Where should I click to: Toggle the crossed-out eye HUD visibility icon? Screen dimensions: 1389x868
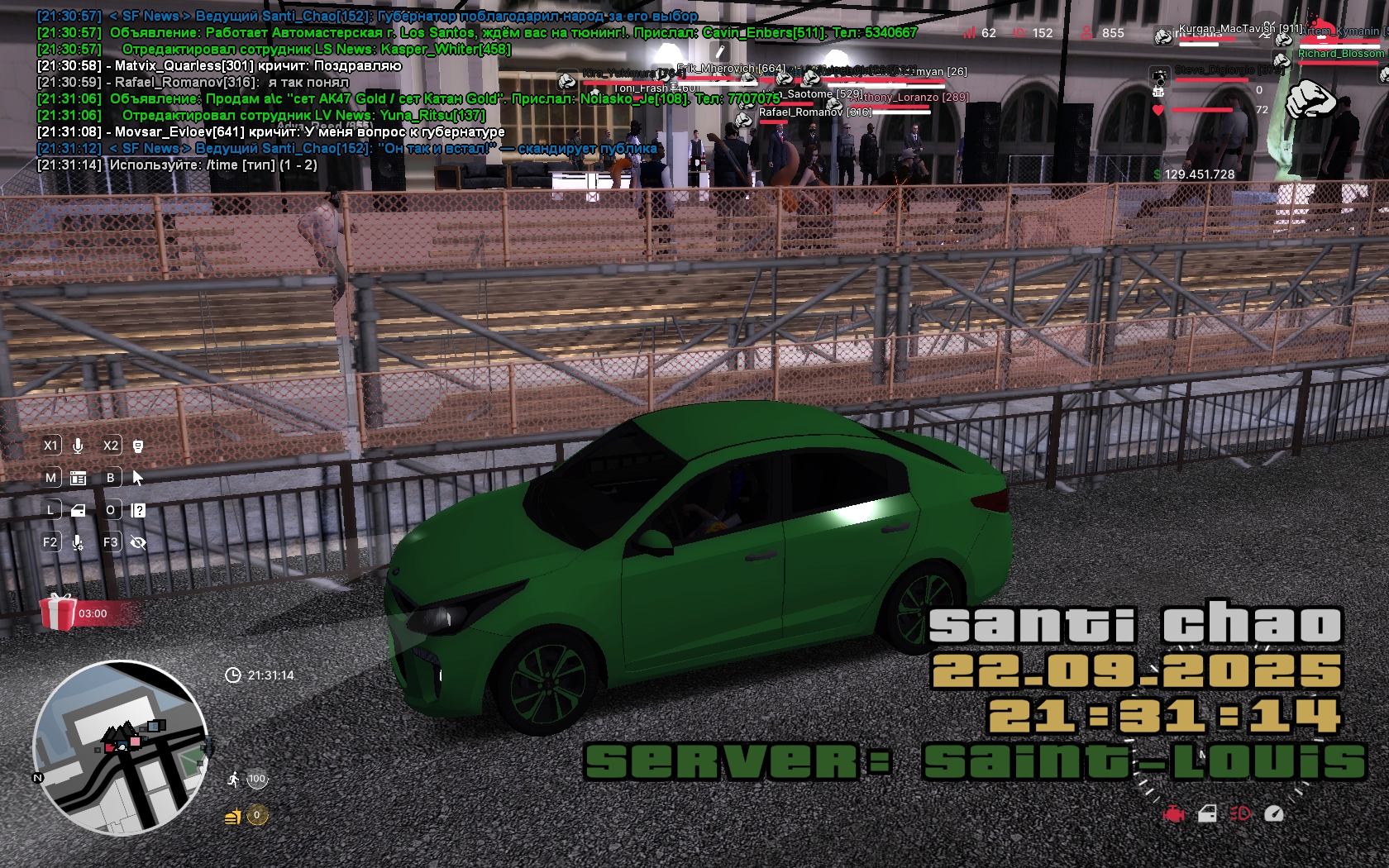coord(138,542)
